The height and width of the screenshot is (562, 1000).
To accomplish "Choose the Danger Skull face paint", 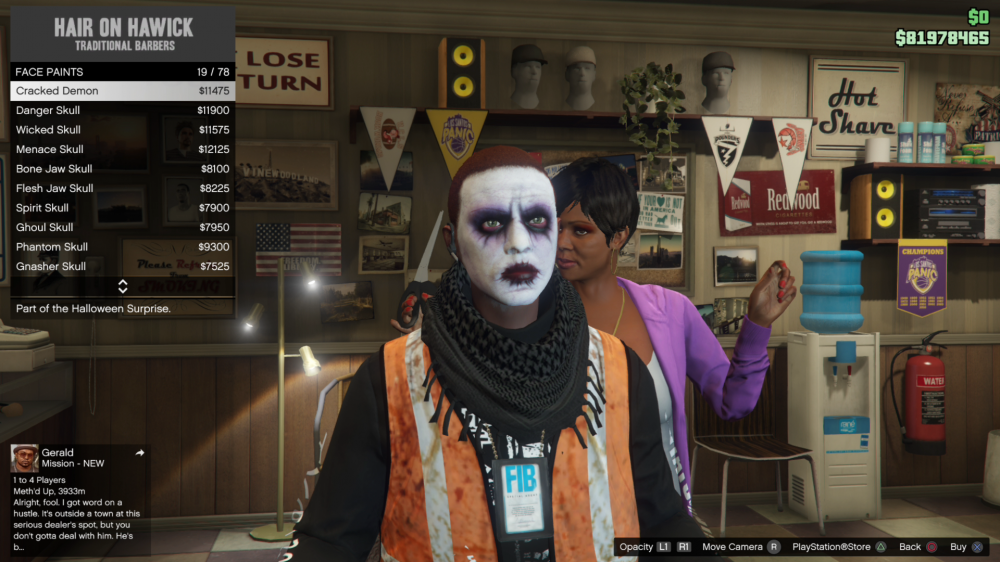I will coord(122,111).
